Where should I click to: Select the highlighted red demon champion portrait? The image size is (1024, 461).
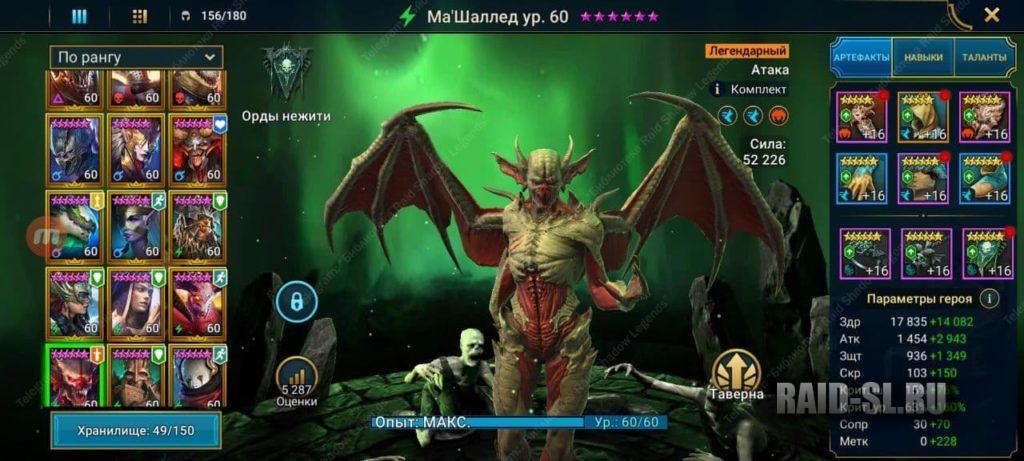tap(74, 378)
